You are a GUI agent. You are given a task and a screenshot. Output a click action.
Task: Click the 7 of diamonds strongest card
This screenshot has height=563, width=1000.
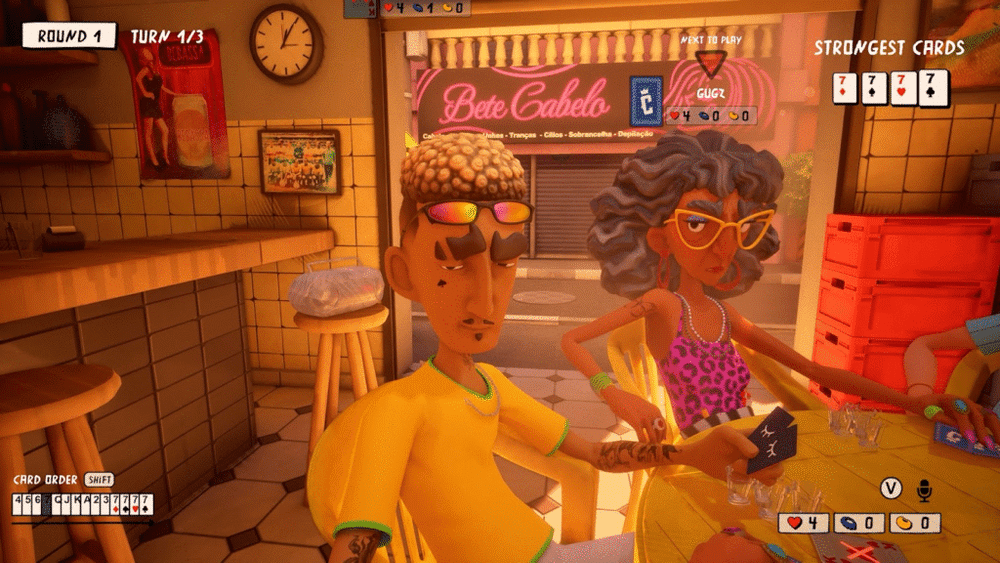846,87
